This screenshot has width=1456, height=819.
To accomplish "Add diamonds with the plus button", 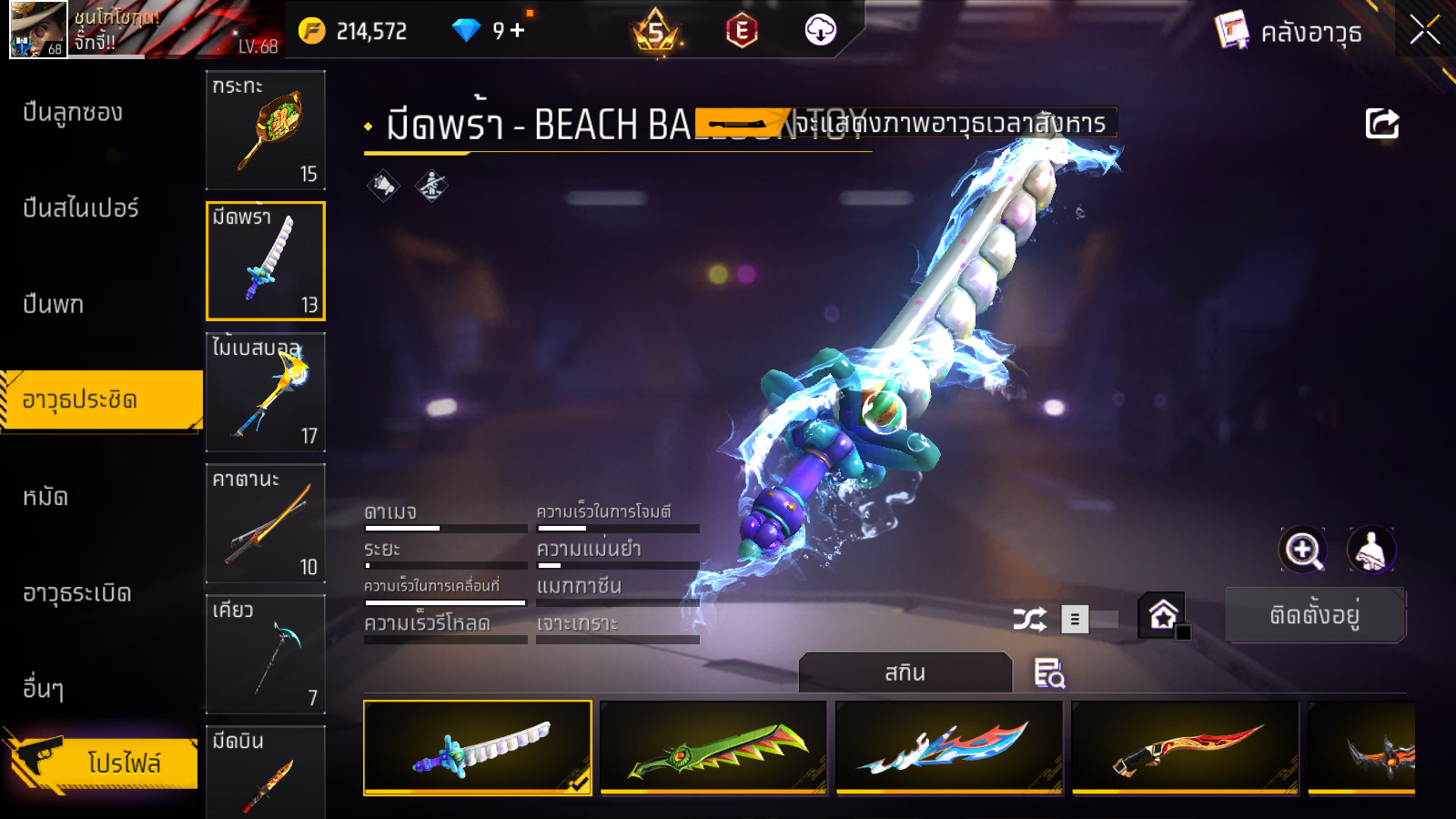I will tap(518, 31).
